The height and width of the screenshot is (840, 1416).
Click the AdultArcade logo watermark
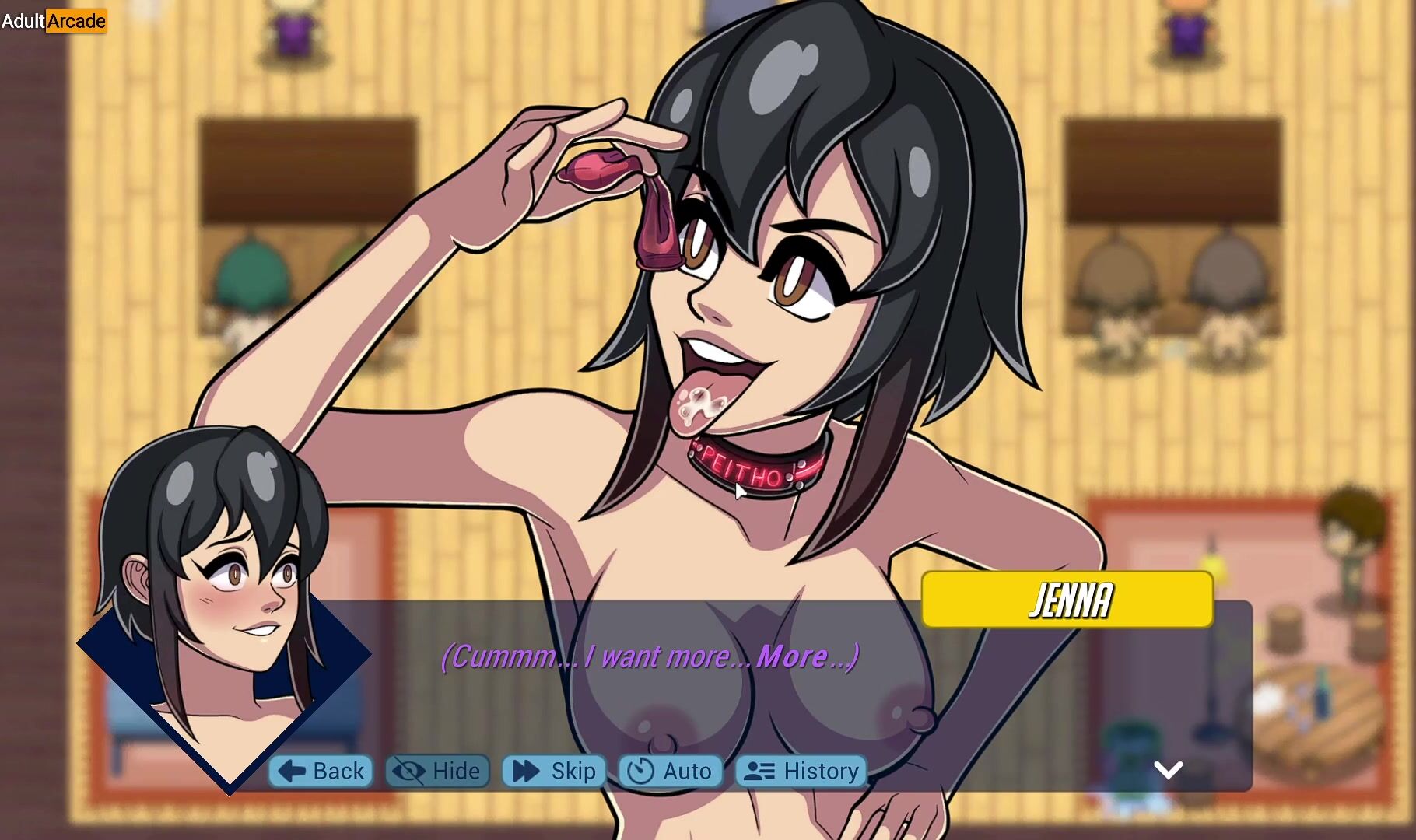tap(54, 21)
